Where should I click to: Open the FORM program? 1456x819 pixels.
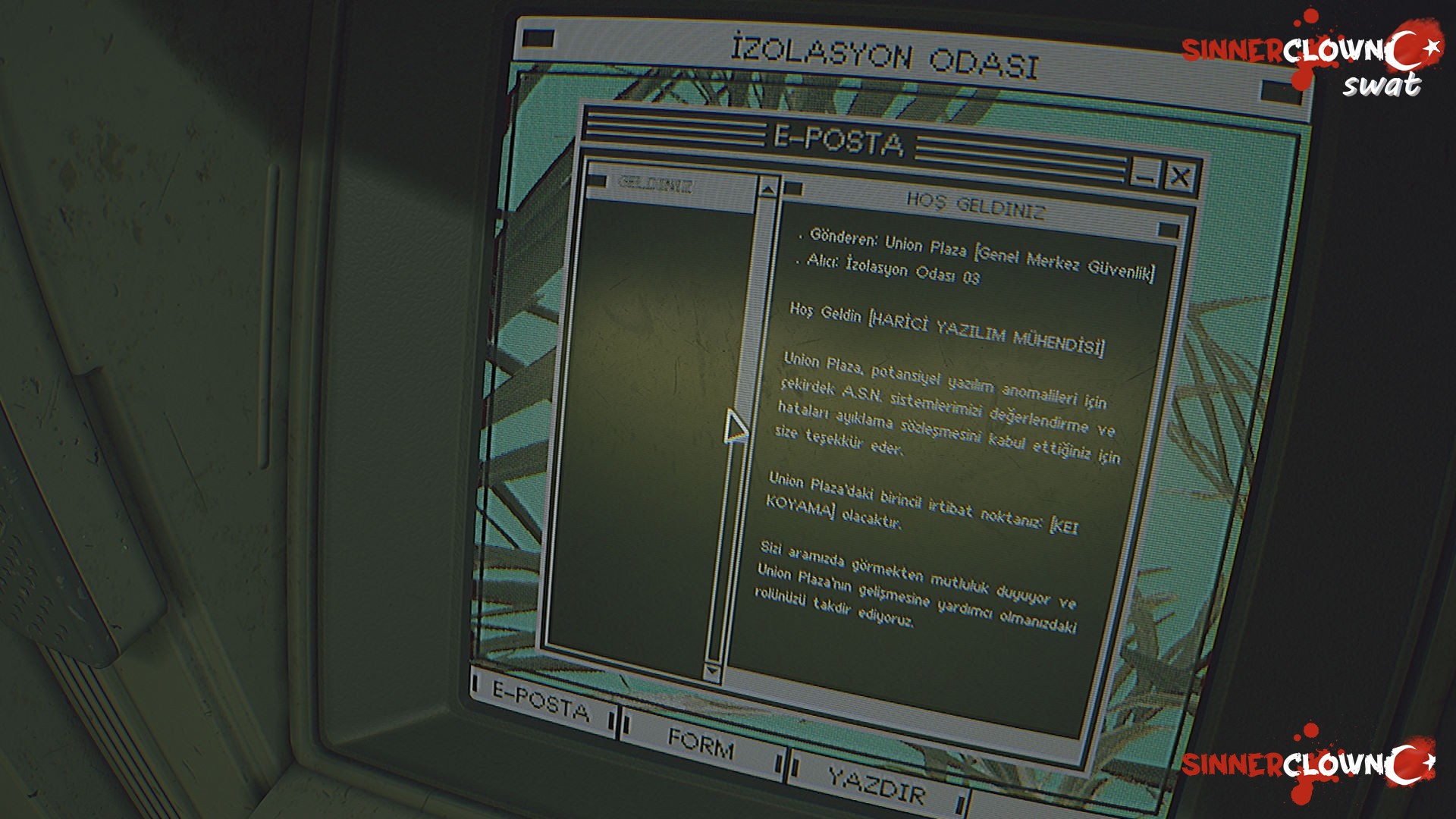click(701, 743)
